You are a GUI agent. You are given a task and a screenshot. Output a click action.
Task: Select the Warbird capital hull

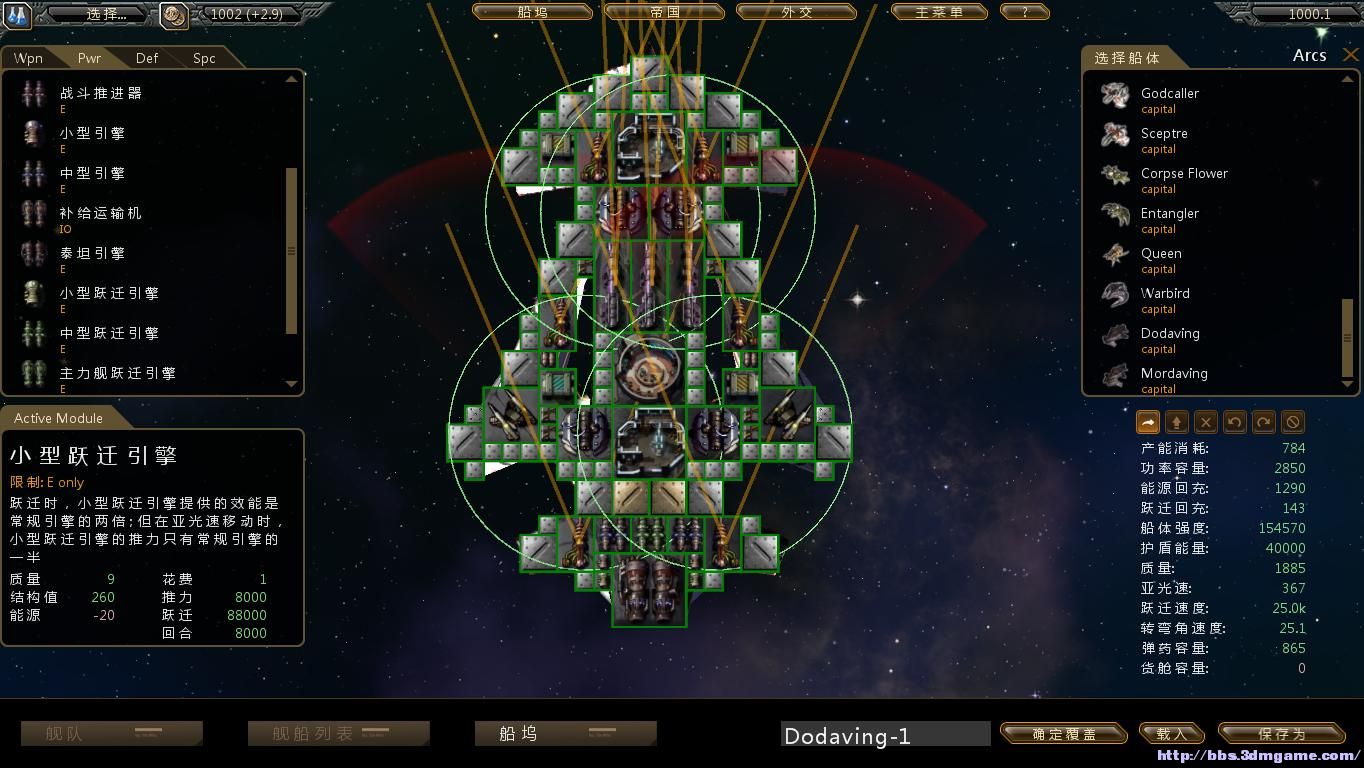click(x=1165, y=294)
